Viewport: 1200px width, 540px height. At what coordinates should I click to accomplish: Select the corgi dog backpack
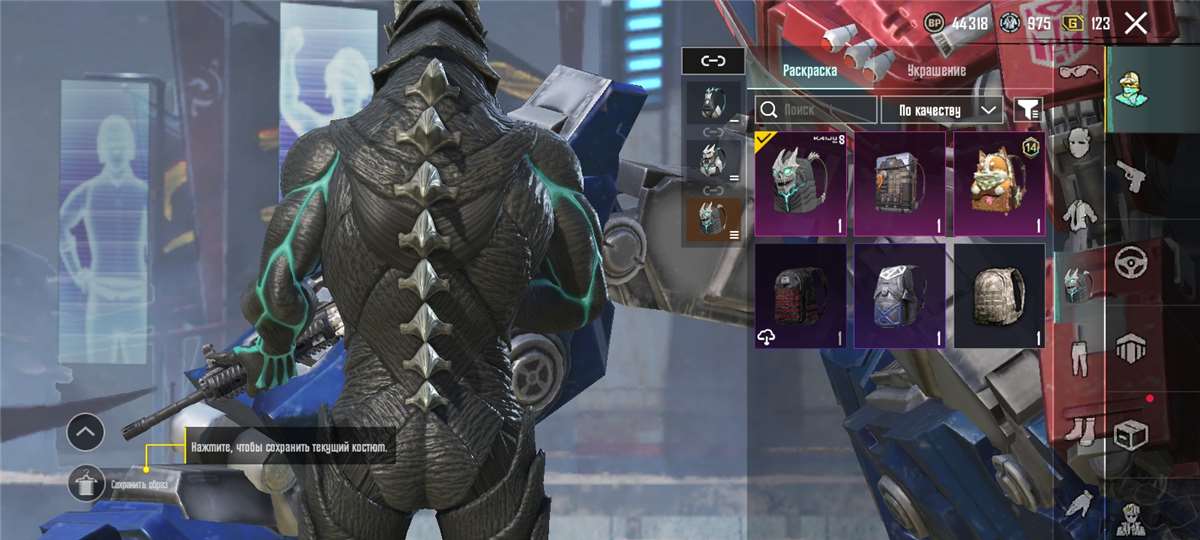tap(999, 185)
